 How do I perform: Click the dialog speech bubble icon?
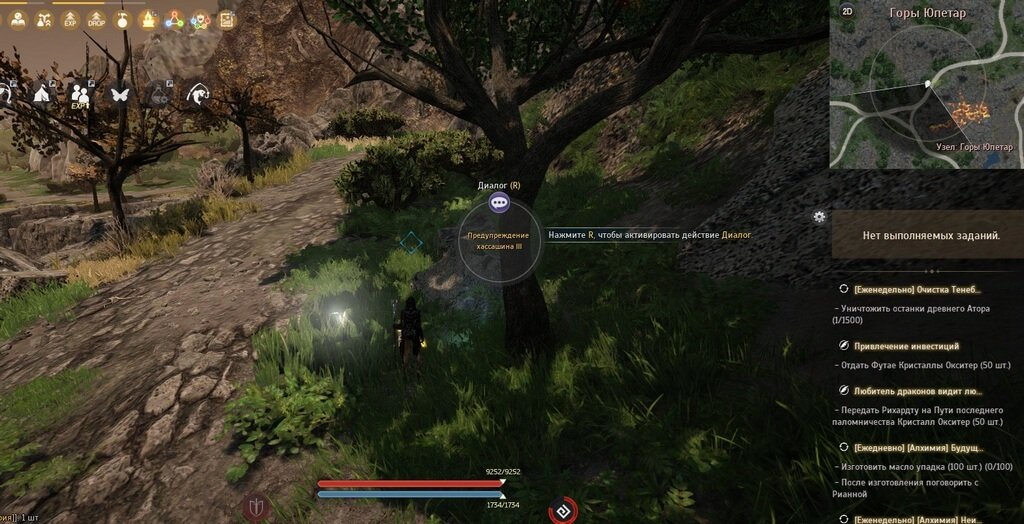[x=500, y=202]
